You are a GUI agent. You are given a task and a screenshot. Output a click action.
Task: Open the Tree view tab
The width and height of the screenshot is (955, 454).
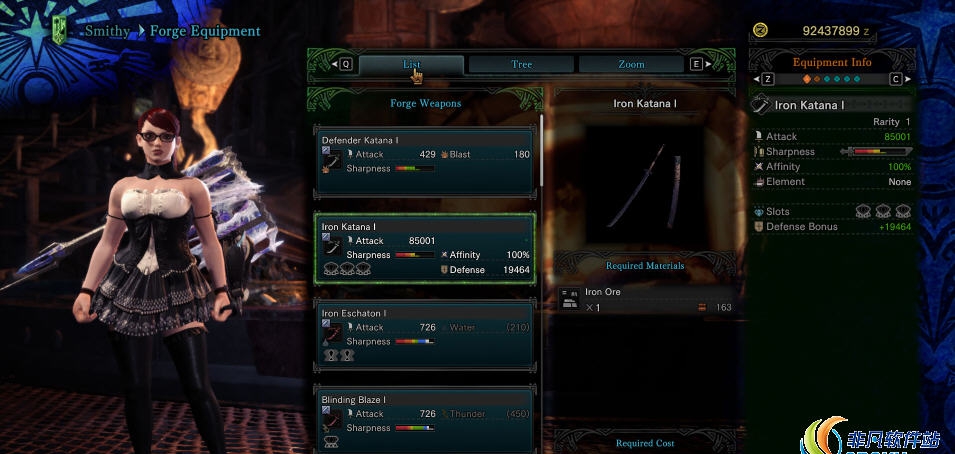tap(521, 64)
